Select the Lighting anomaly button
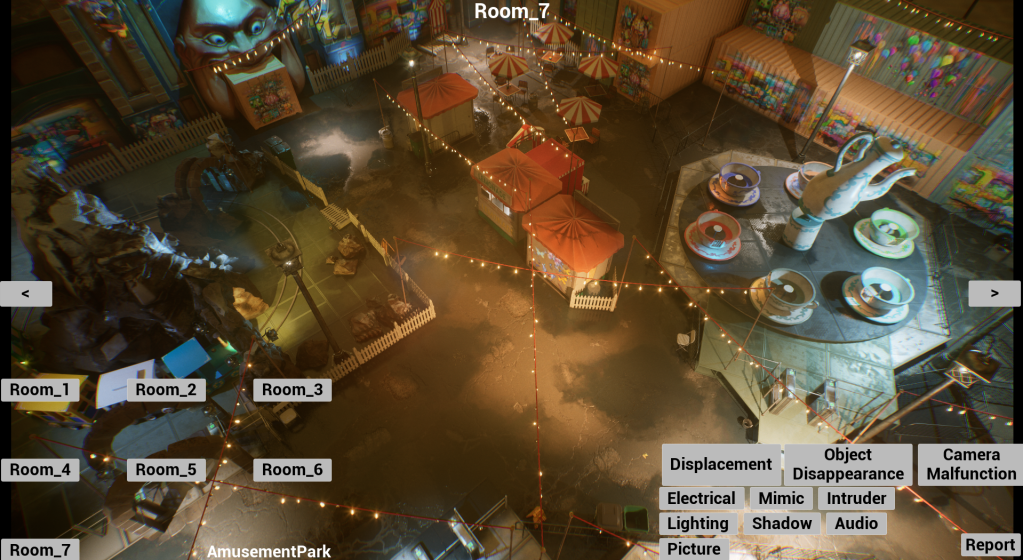Viewport: 1023px width, 560px height. pos(698,523)
